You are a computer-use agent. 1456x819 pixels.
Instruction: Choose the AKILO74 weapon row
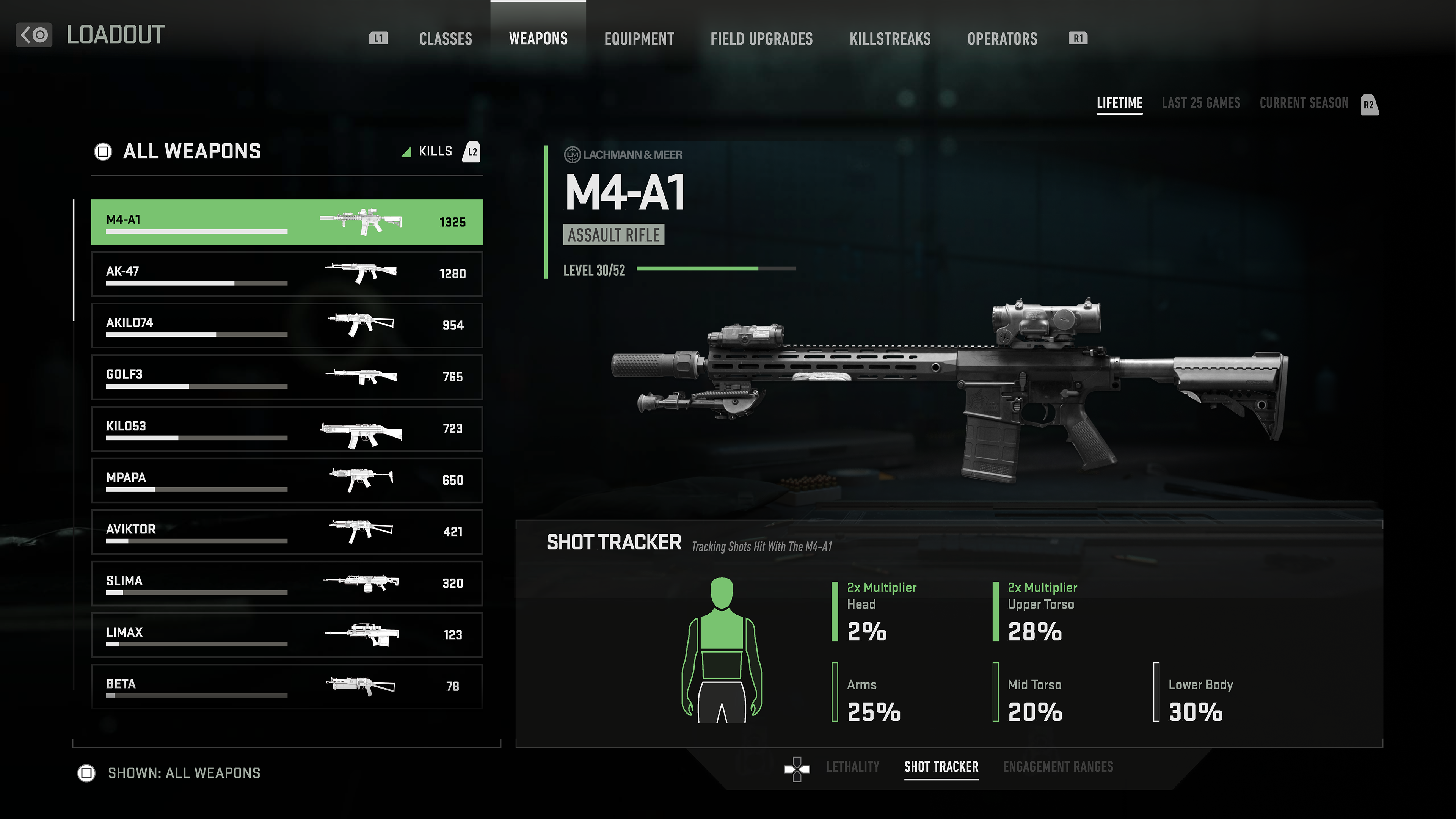287,325
